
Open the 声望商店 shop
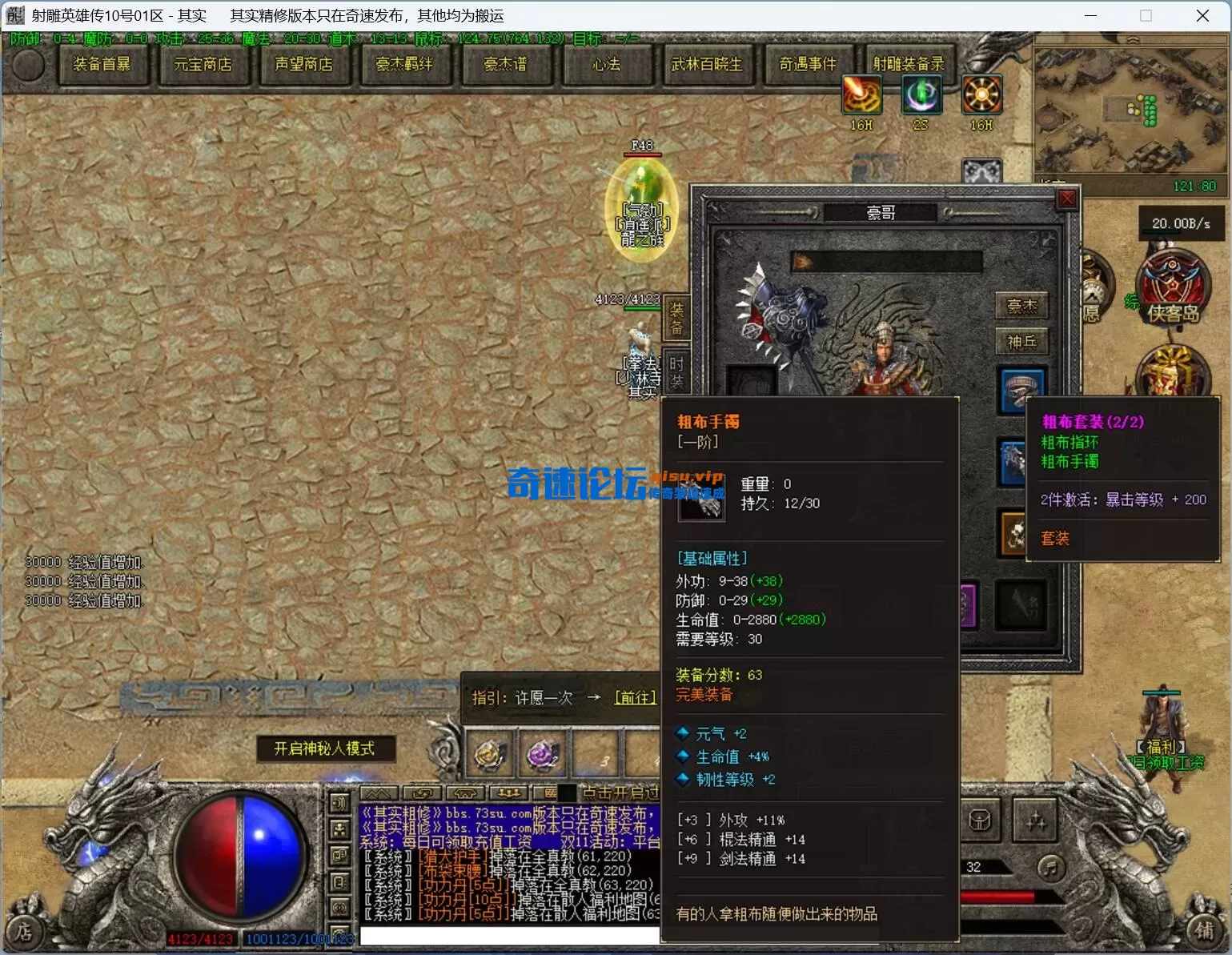[x=303, y=65]
